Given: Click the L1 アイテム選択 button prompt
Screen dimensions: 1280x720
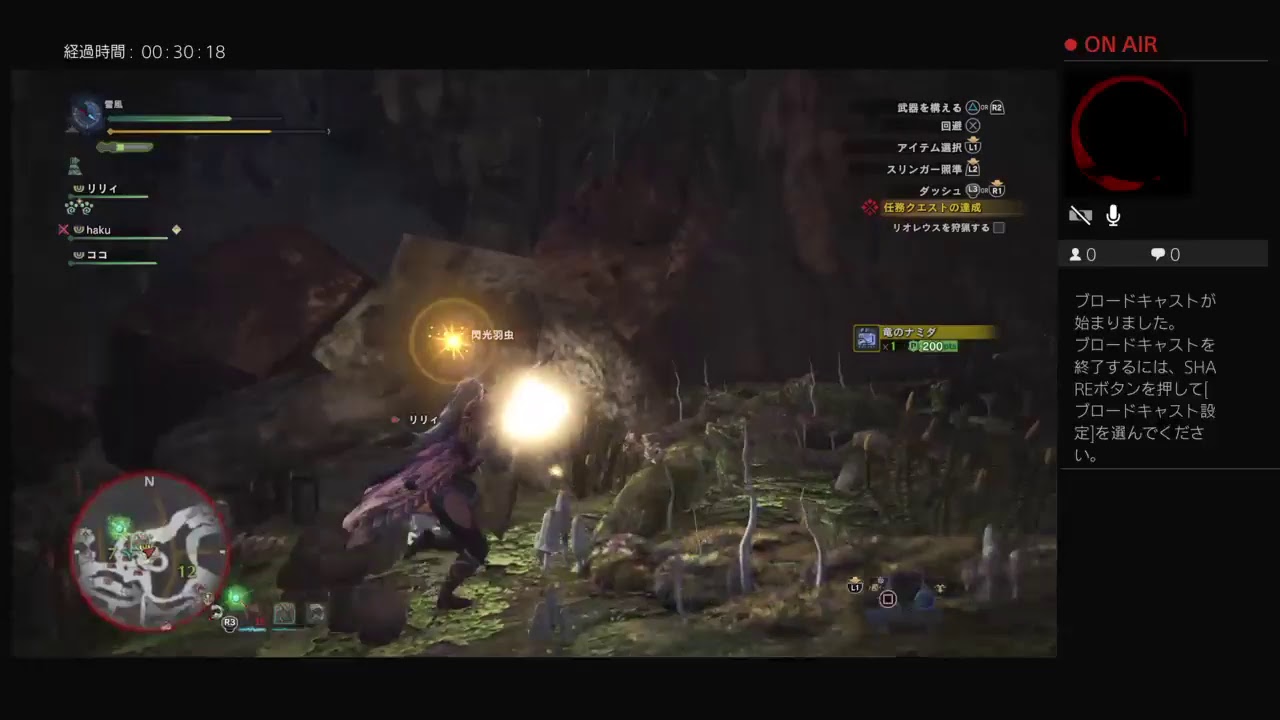Looking at the screenshot, I should (x=971, y=147).
